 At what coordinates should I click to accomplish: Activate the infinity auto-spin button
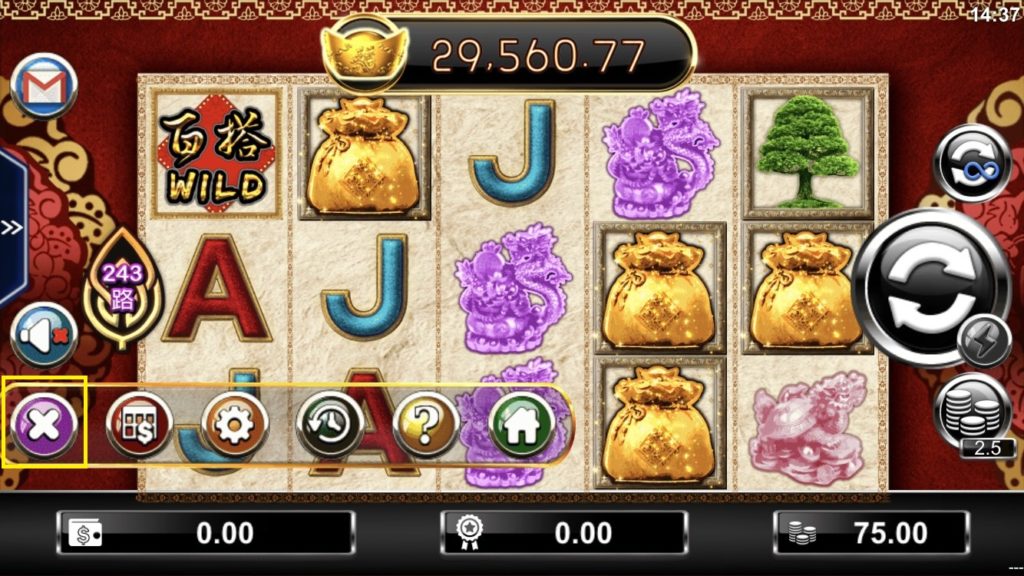click(971, 165)
